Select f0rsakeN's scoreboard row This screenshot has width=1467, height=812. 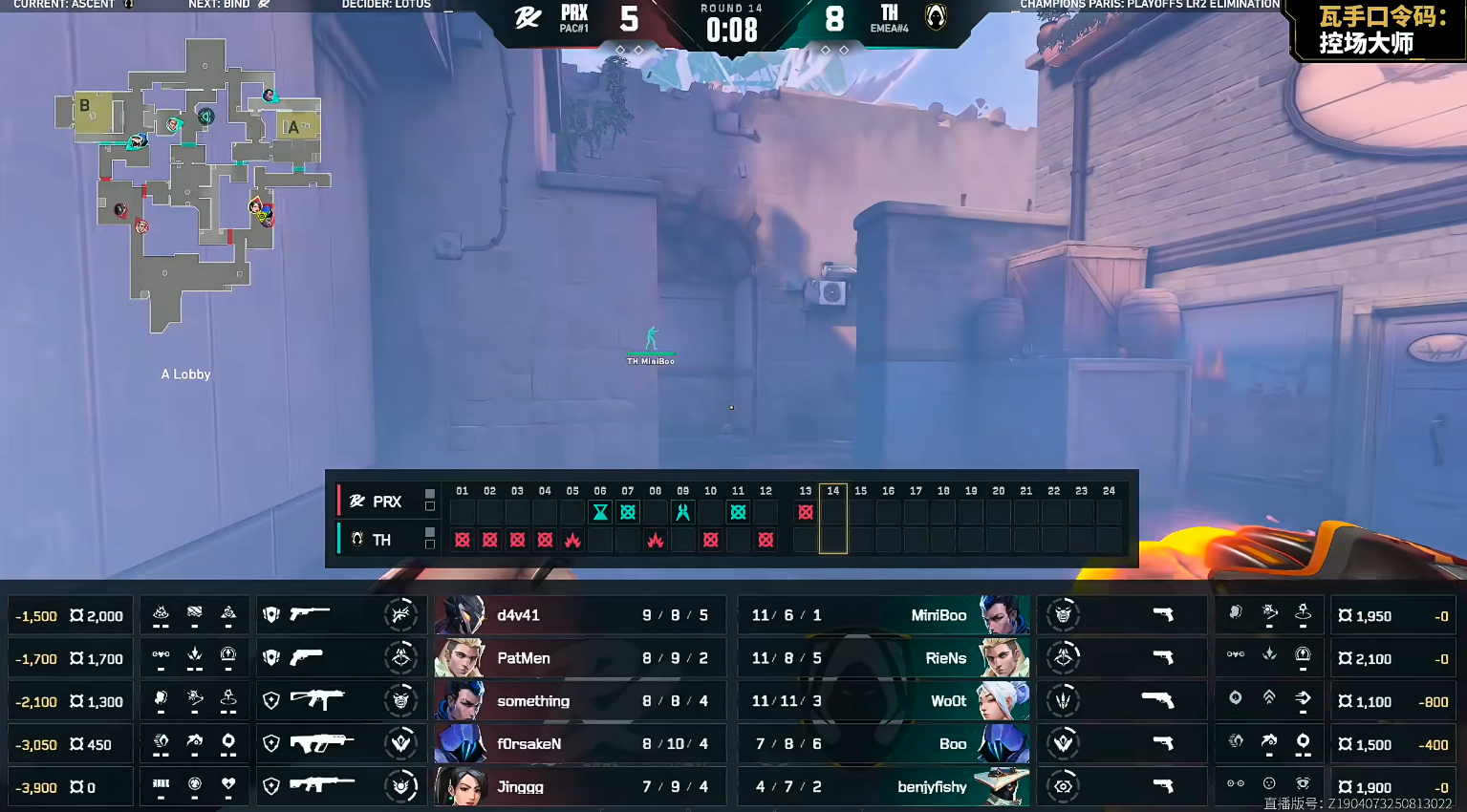click(580, 744)
